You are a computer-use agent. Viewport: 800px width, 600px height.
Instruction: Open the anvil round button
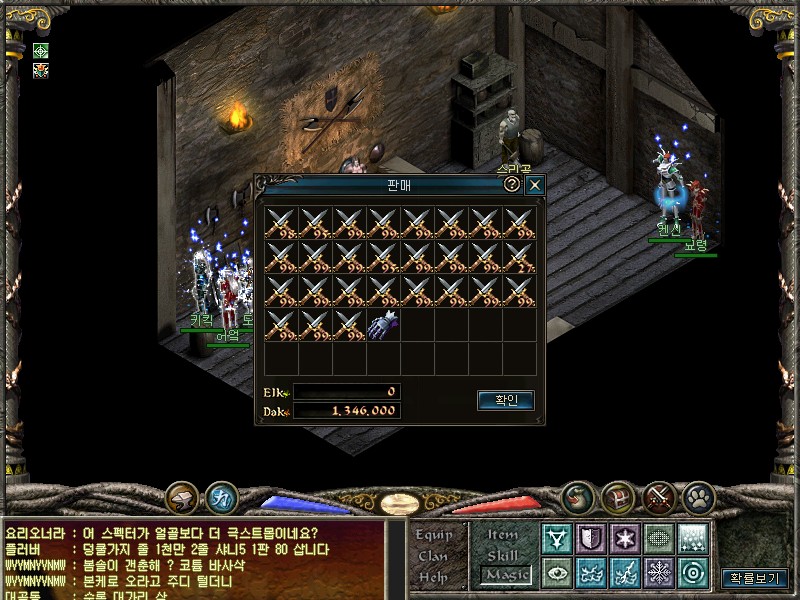click(182, 497)
